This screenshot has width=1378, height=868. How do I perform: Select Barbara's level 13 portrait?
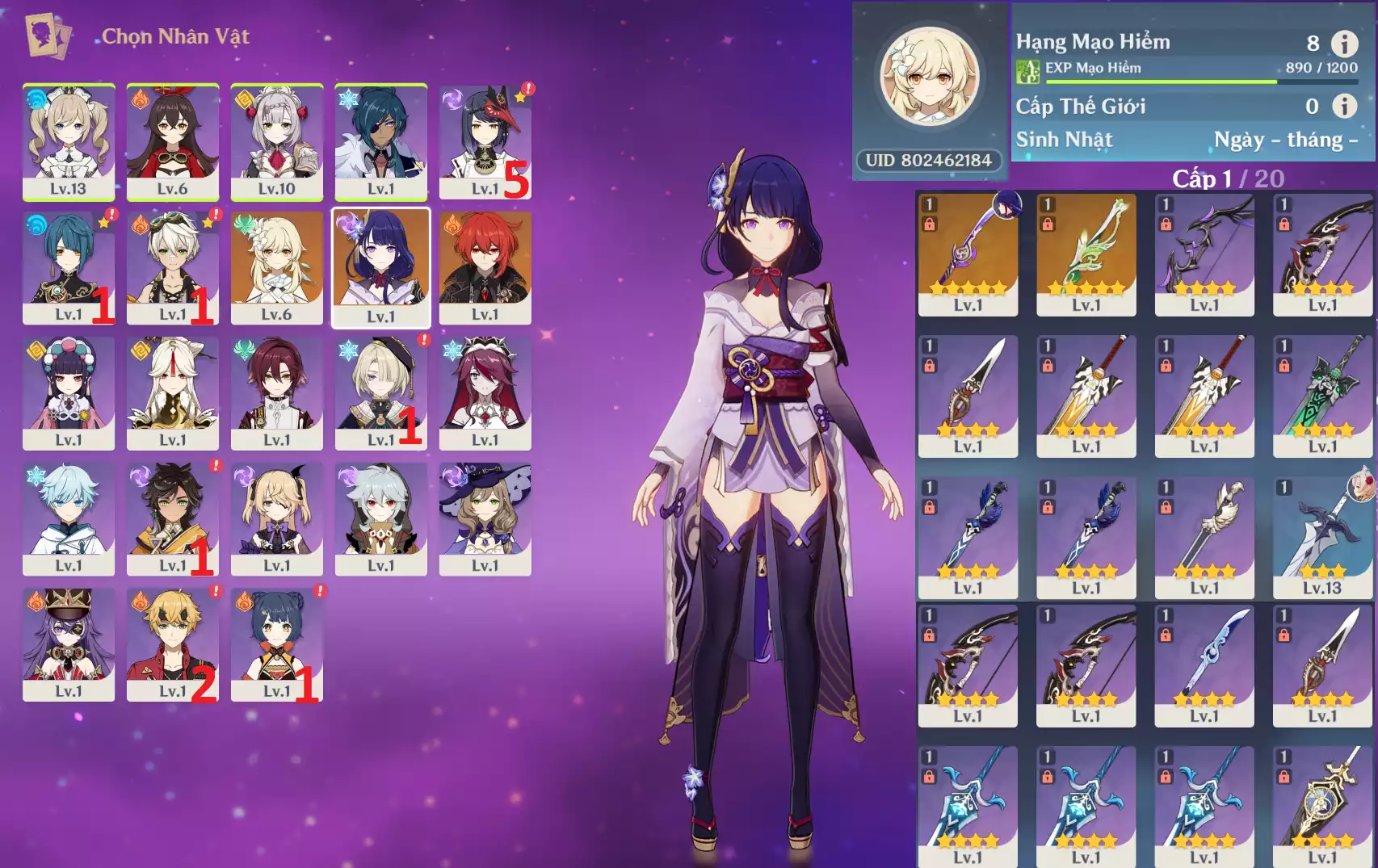click(x=69, y=141)
